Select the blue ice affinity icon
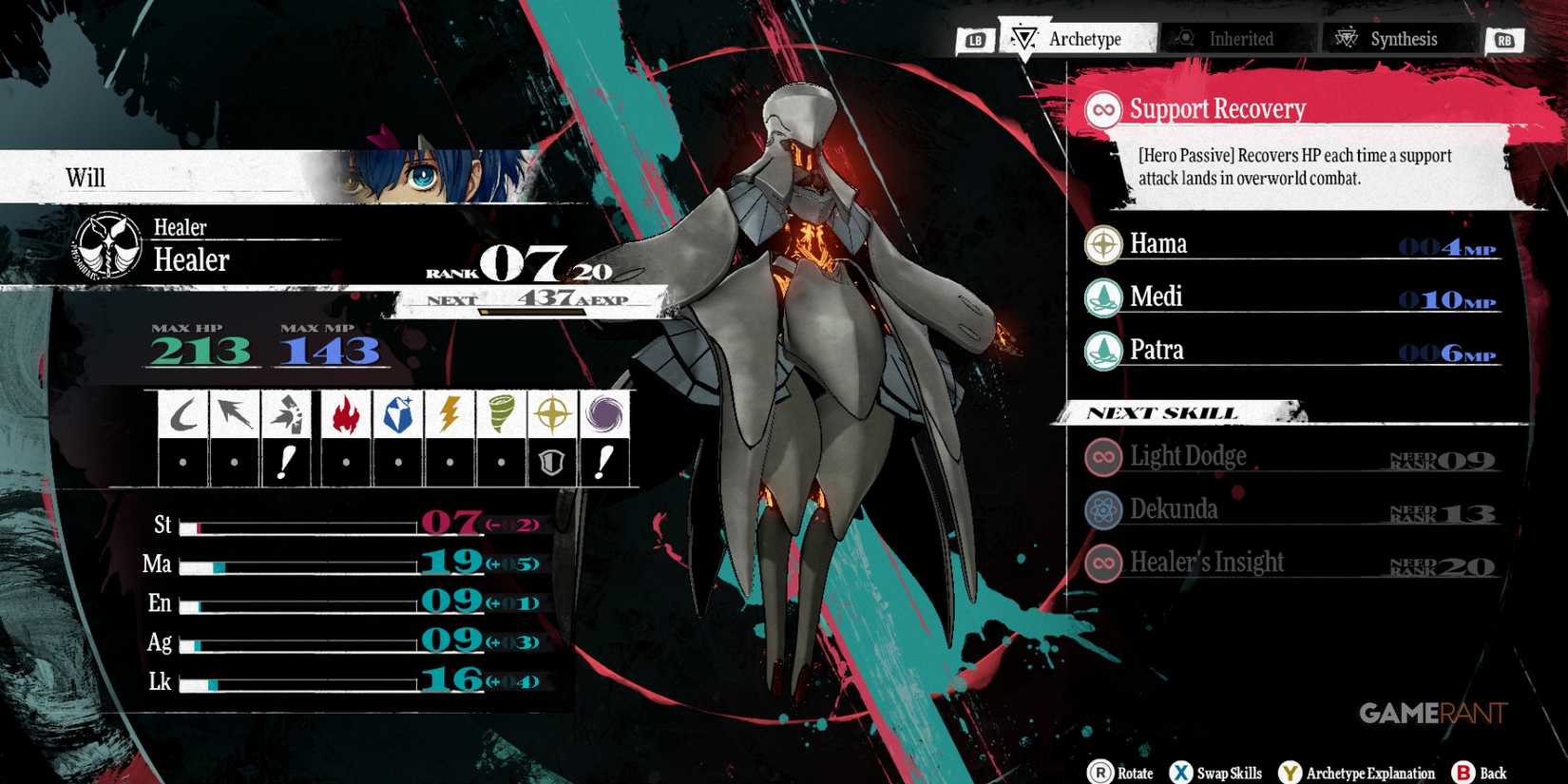Screen dimensions: 1568x784 coord(399,413)
